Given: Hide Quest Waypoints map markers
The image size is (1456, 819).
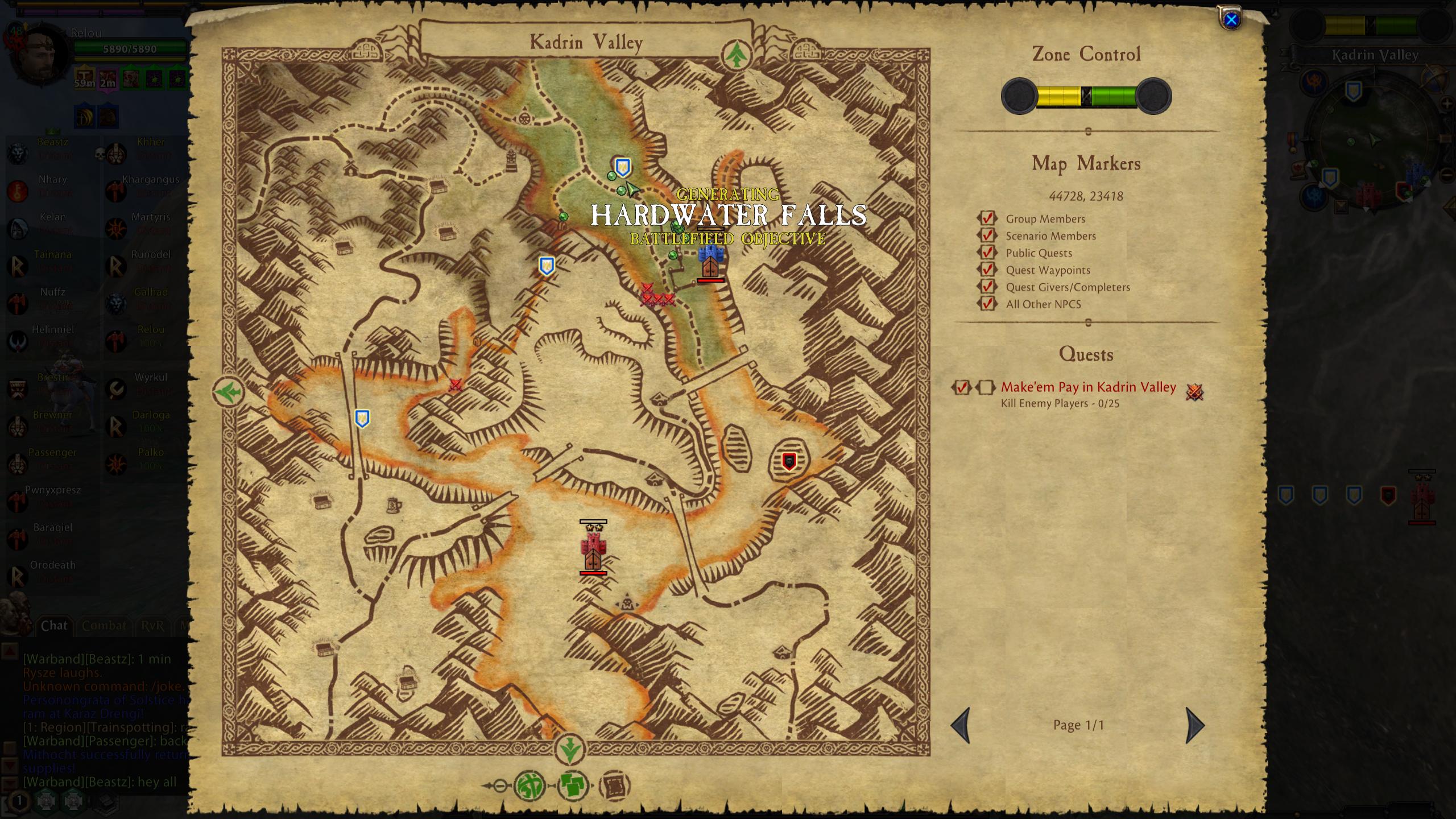Looking at the screenshot, I should [x=987, y=270].
